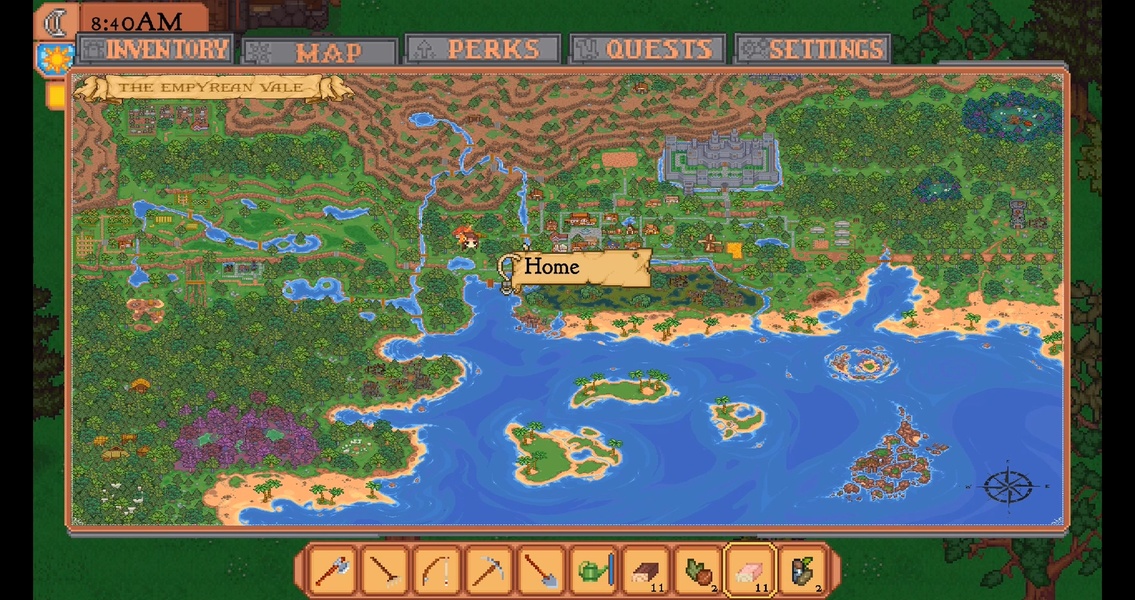Equip the fishing rod from the hotbar
The image size is (1135, 600).
(437, 571)
